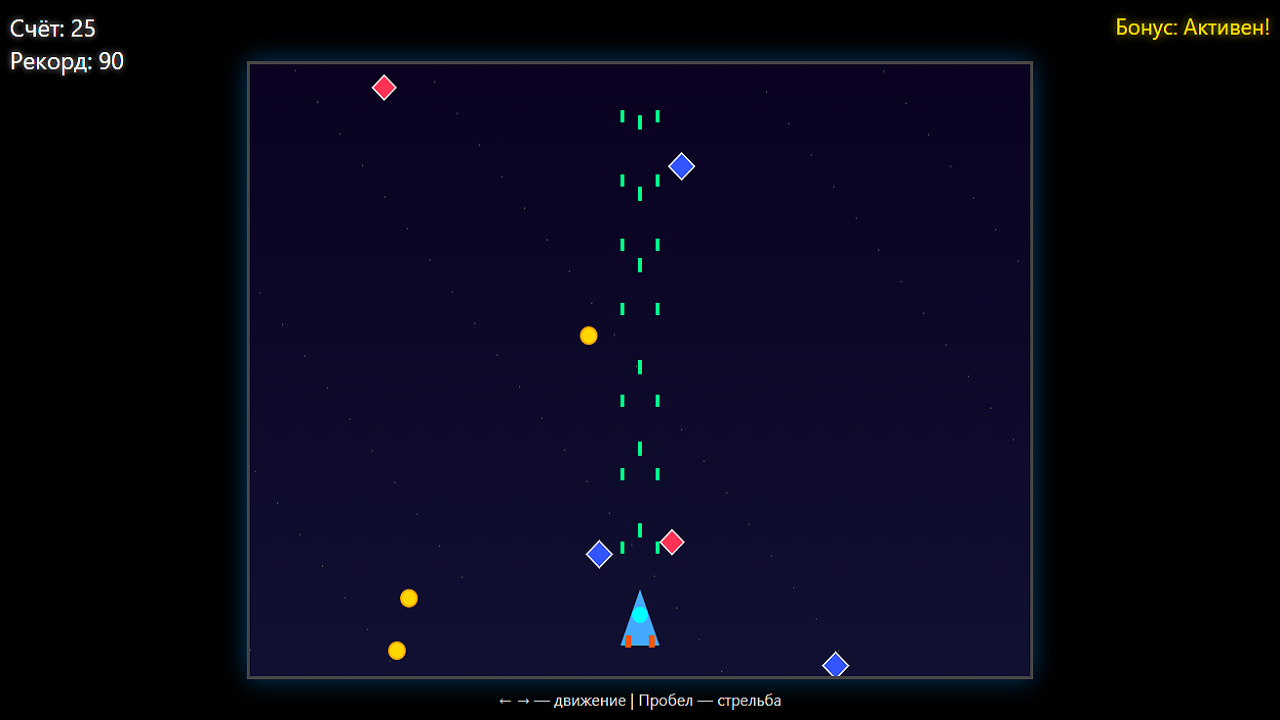1280x720 pixels.
Task: Click the red diamond near the ship
Action: pyautogui.click(x=670, y=542)
